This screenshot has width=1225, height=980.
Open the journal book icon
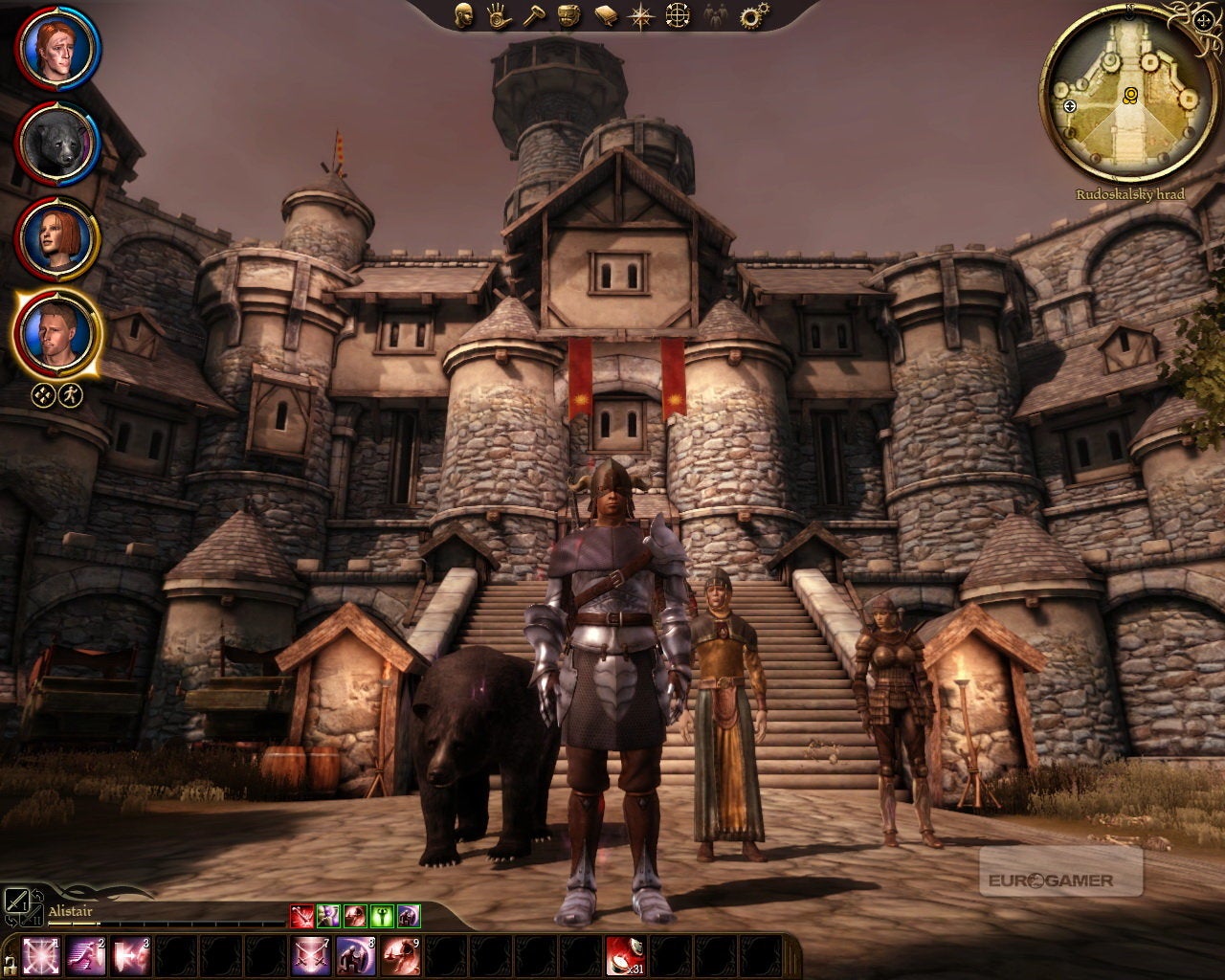[605, 14]
